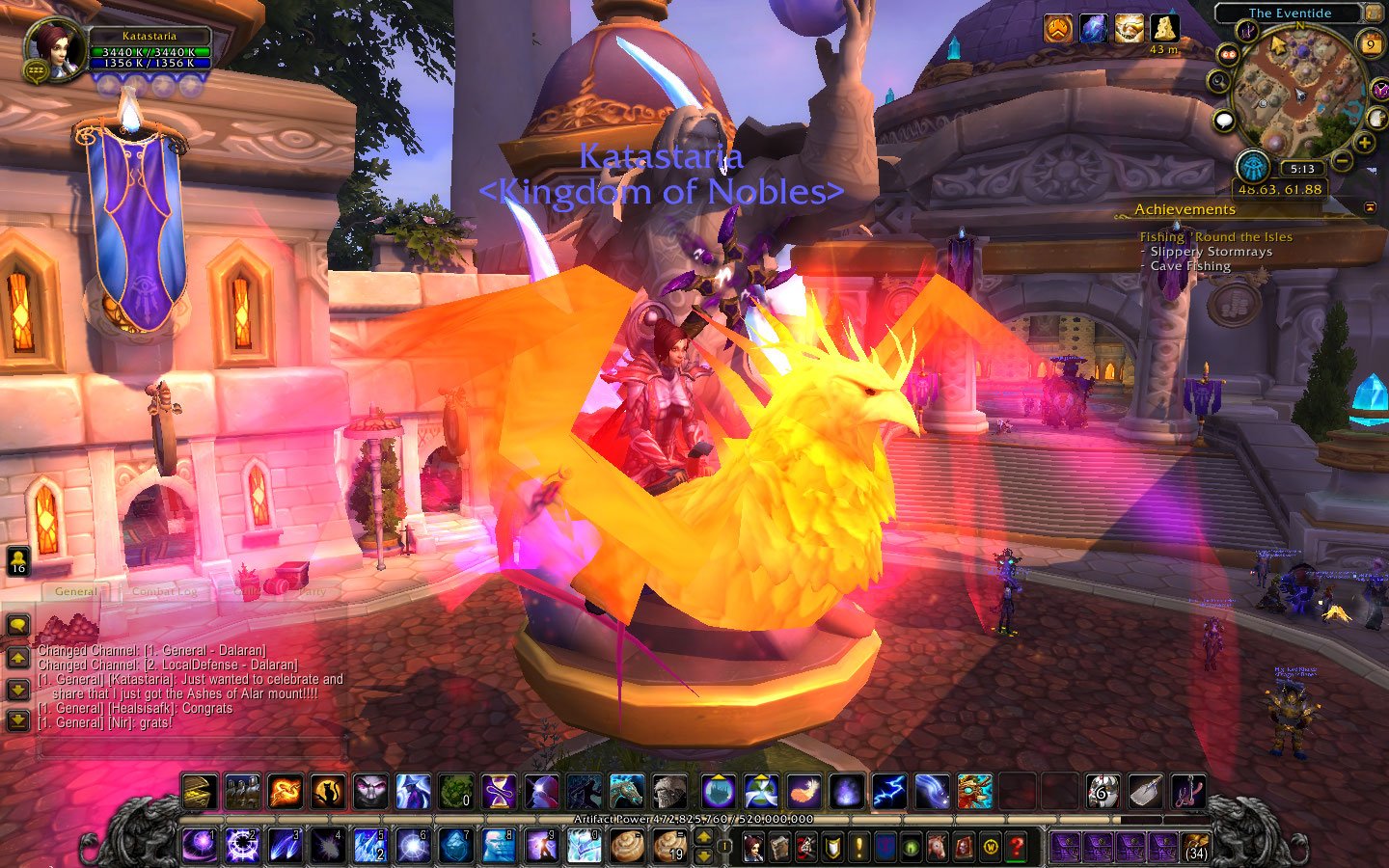Open the red question mark help button
This screenshot has height=868, width=1389.
(x=1016, y=847)
